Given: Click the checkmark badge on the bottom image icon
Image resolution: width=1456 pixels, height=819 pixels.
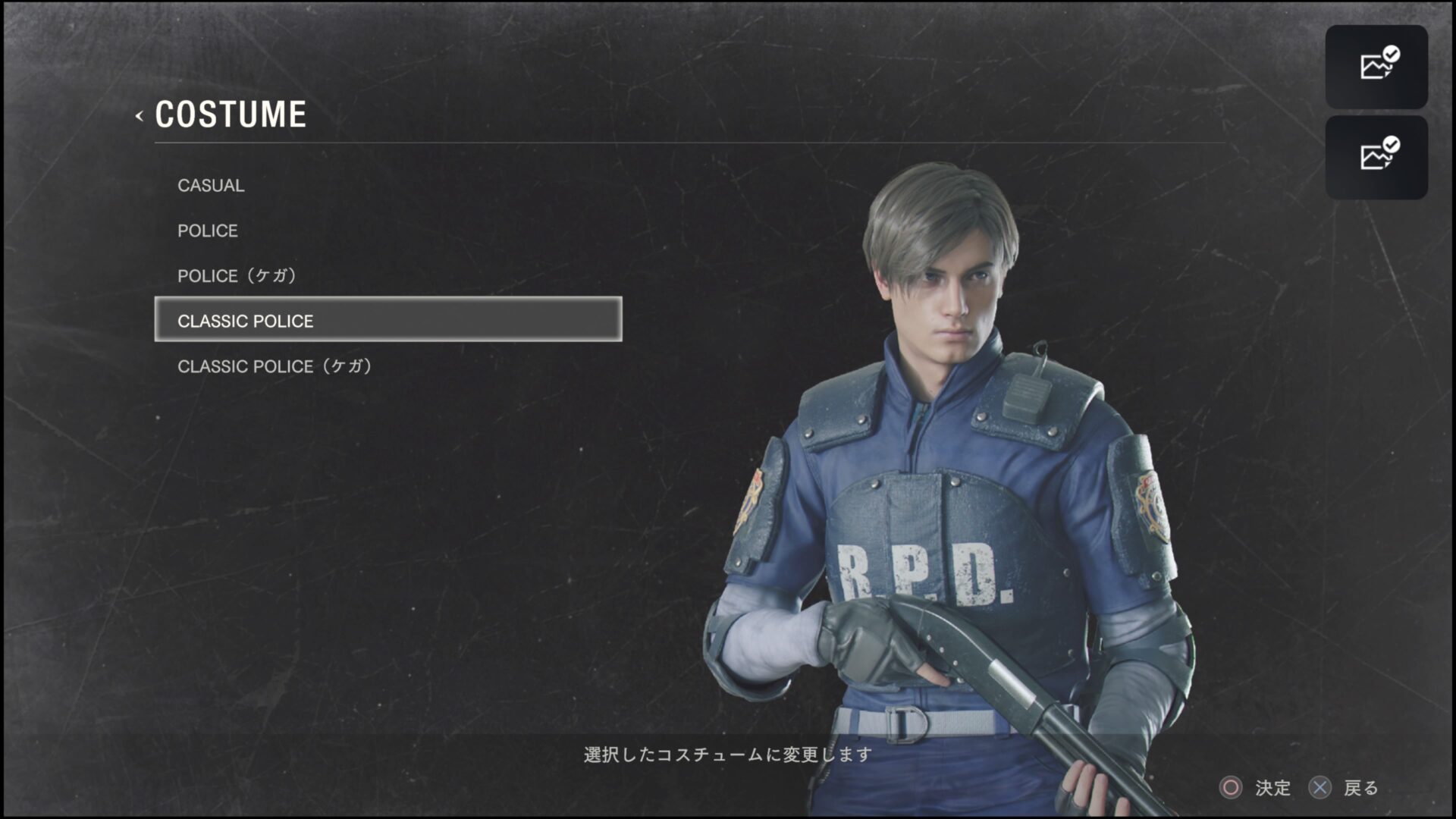Looking at the screenshot, I should click(1391, 143).
